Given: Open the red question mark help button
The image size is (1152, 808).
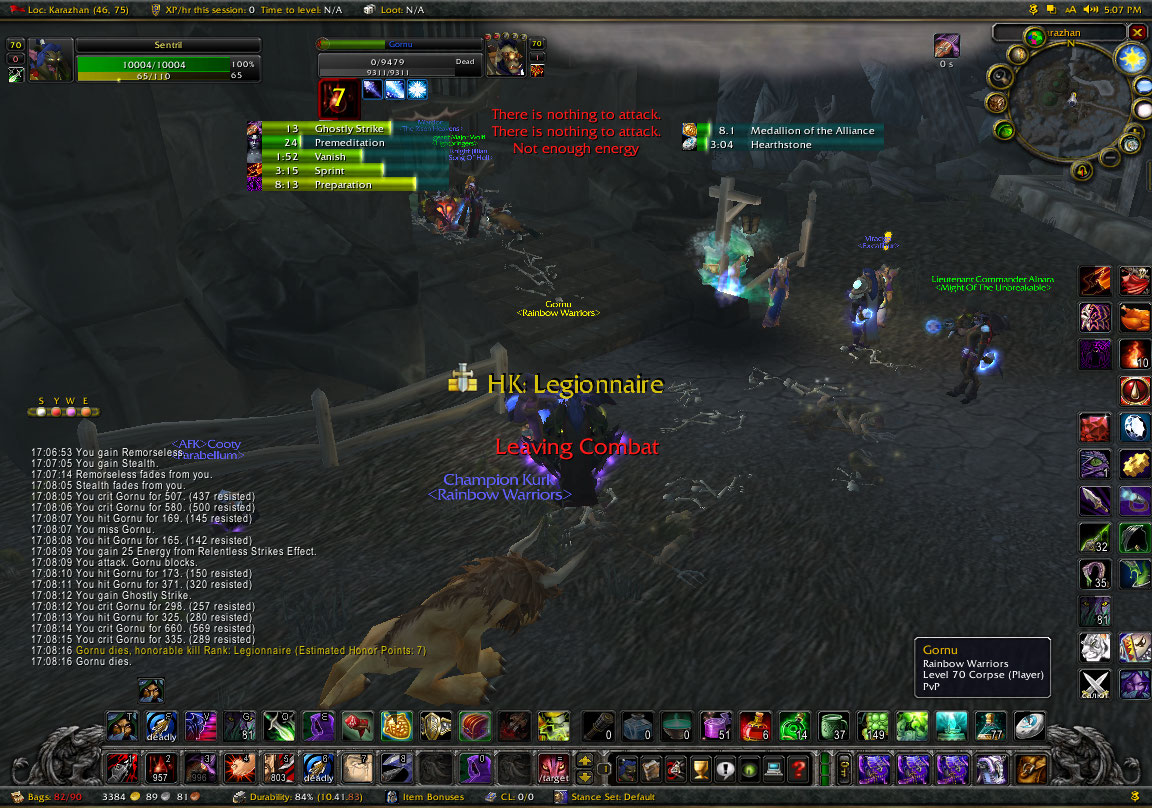Looking at the screenshot, I should [x=797, y=768].
